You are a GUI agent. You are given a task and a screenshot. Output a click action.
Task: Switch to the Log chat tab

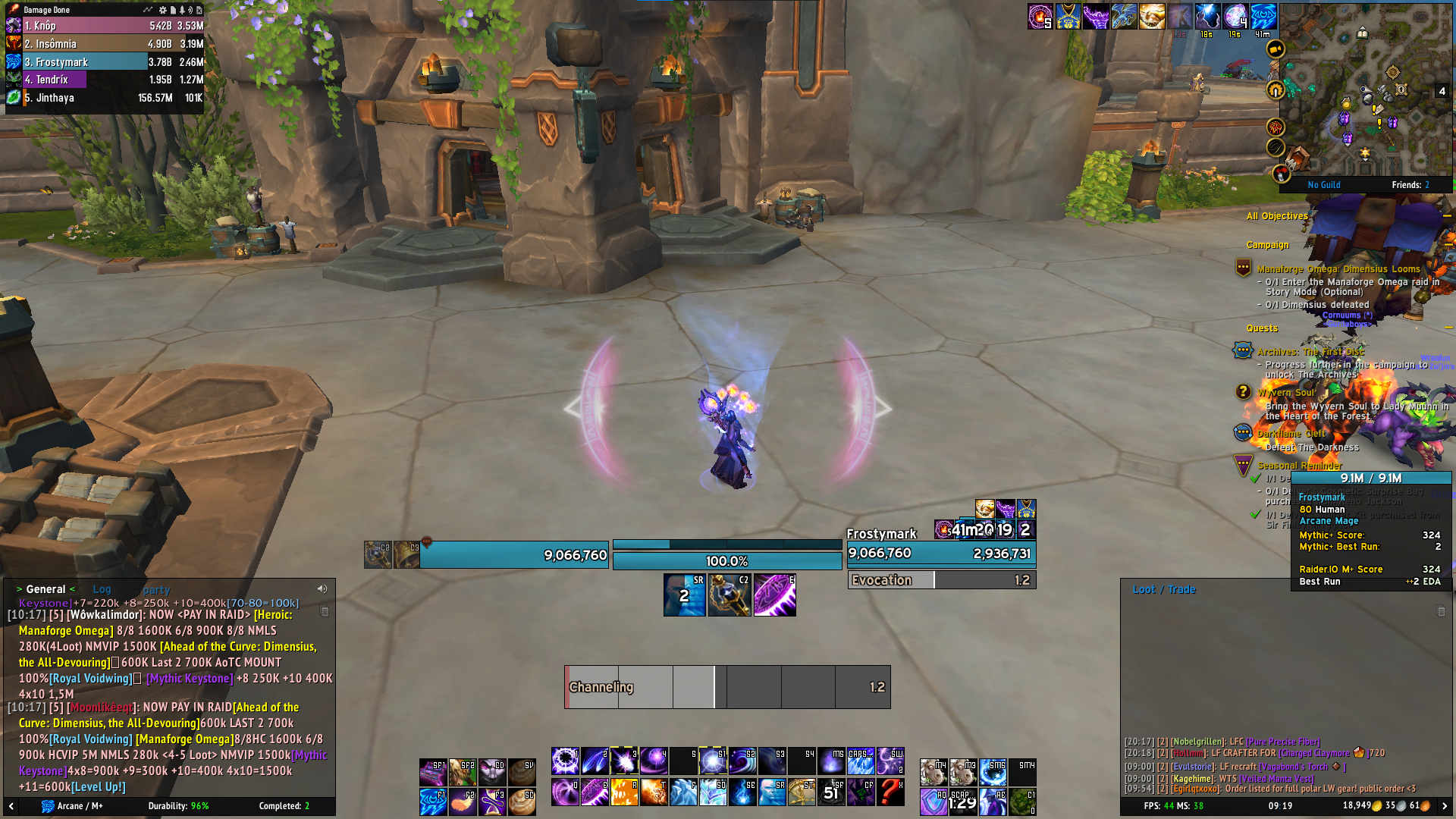(102, 589)
